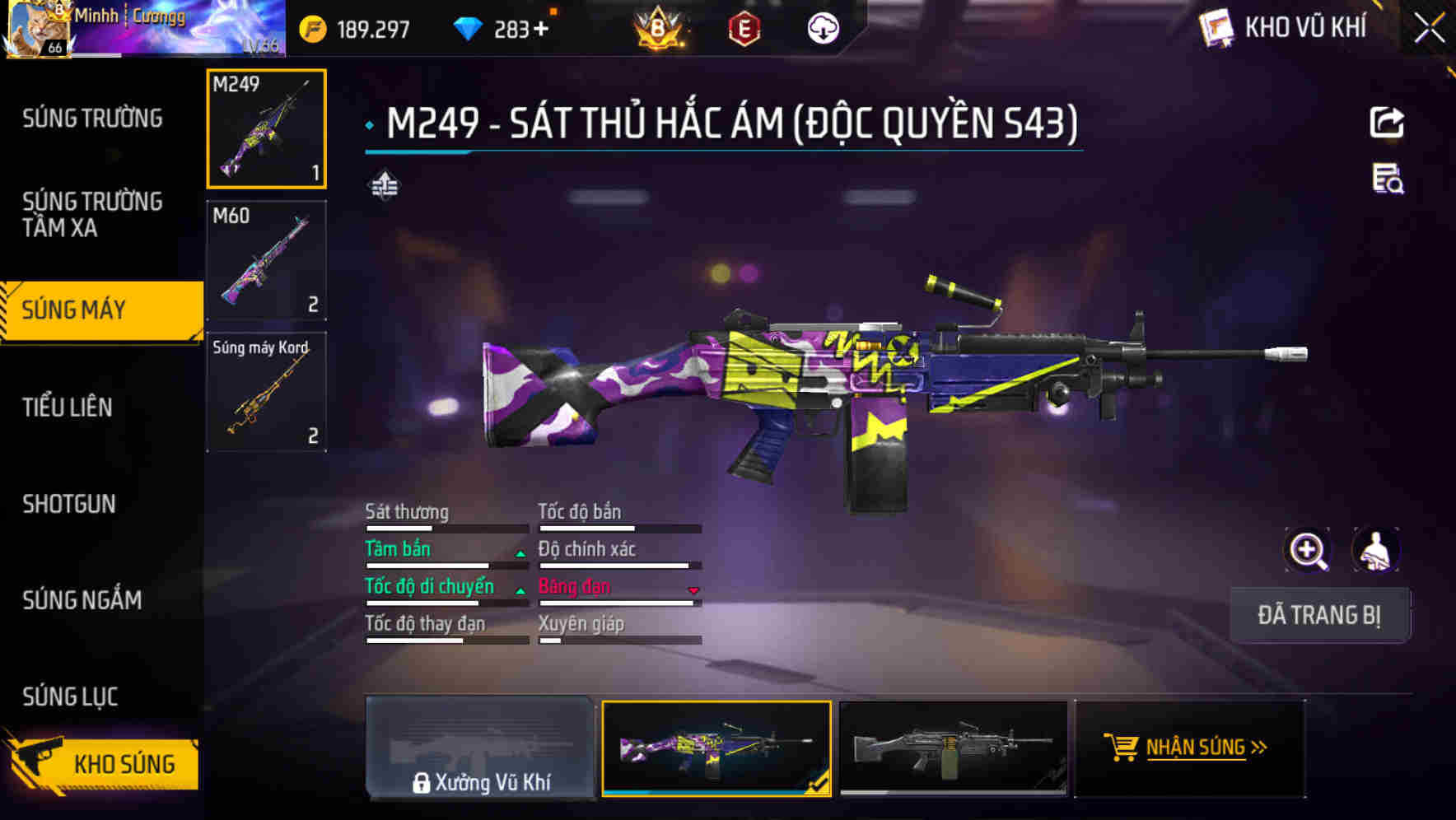Select the M60 weapon thumbnail
Screen dimensions: 1456x820
tap(265, 260)
